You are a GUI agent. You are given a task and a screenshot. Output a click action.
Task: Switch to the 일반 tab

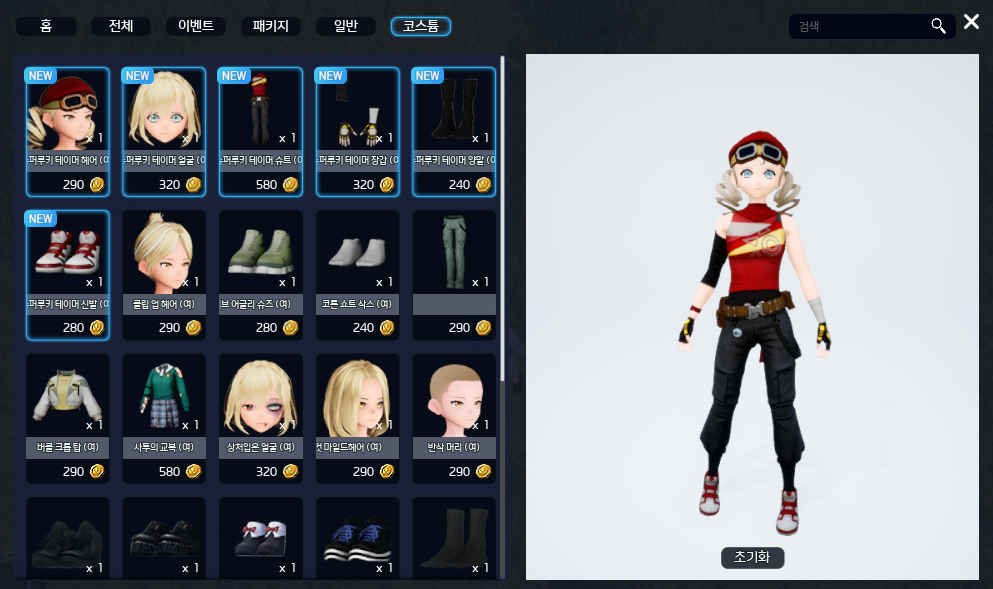pos(346,26)
